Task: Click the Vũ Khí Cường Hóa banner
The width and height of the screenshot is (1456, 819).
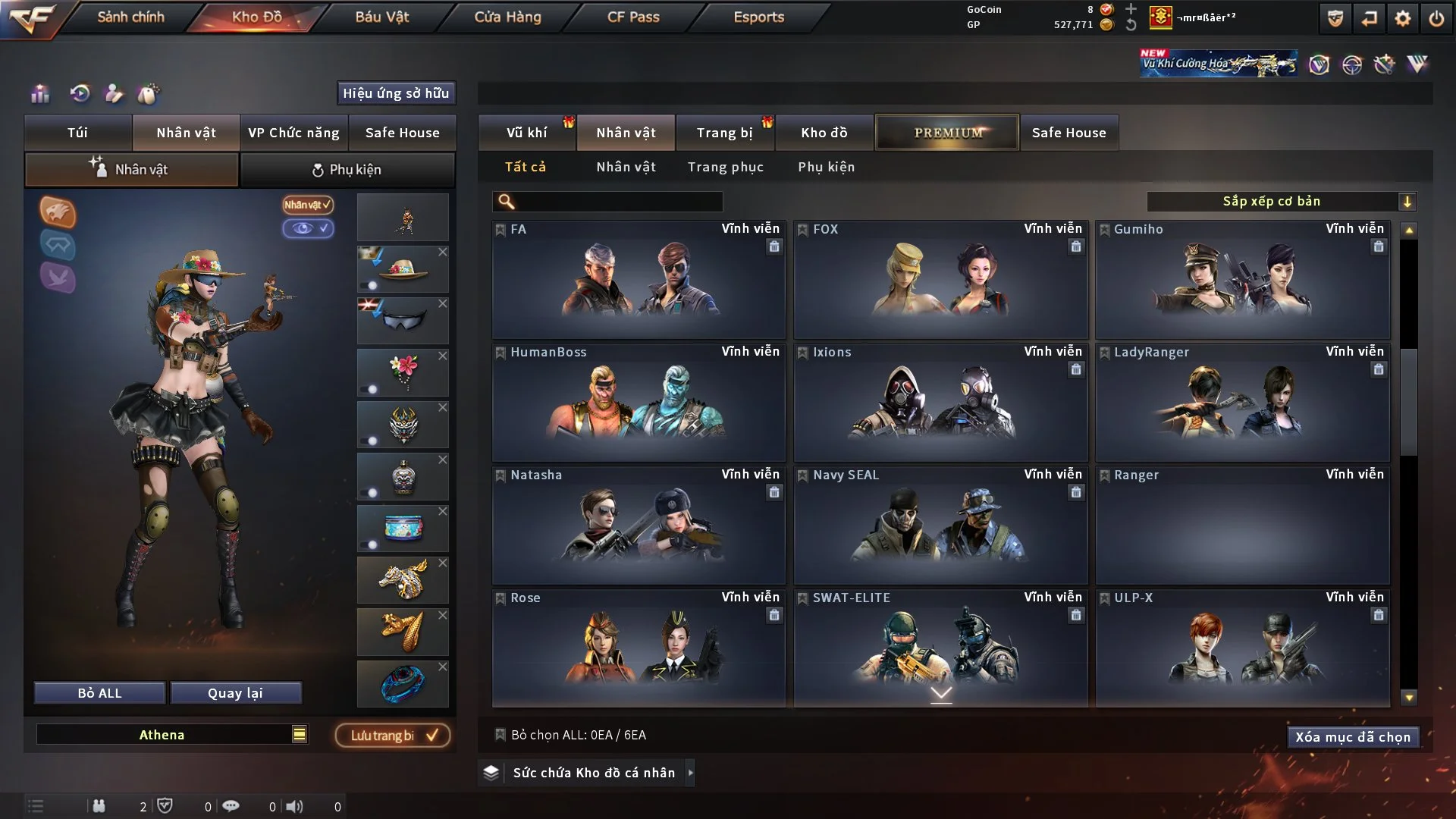Action: point(1217,62)
